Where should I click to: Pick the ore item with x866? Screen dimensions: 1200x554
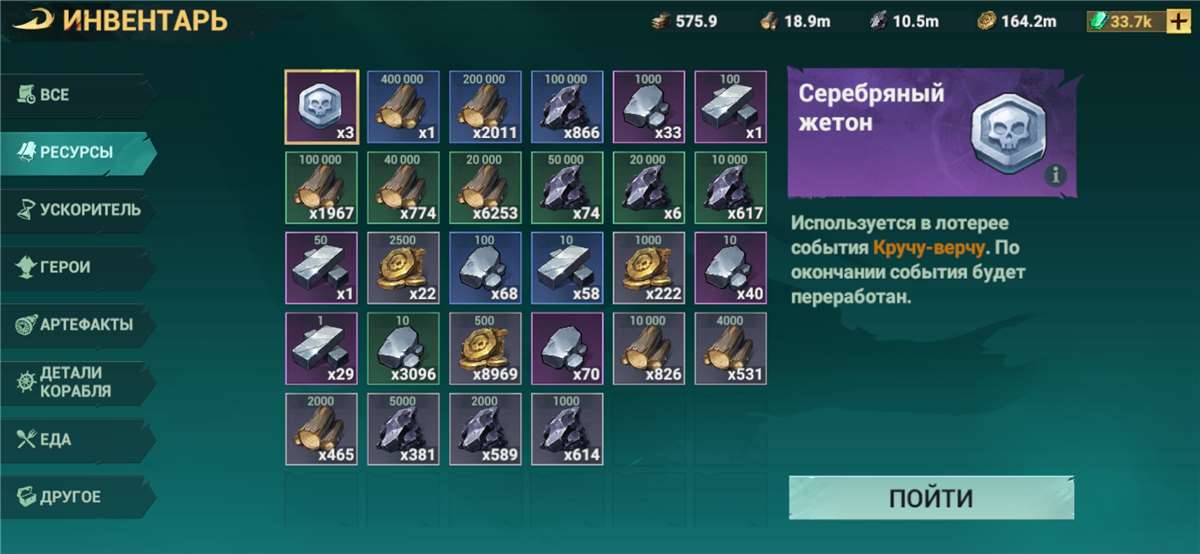pos(567,106)
